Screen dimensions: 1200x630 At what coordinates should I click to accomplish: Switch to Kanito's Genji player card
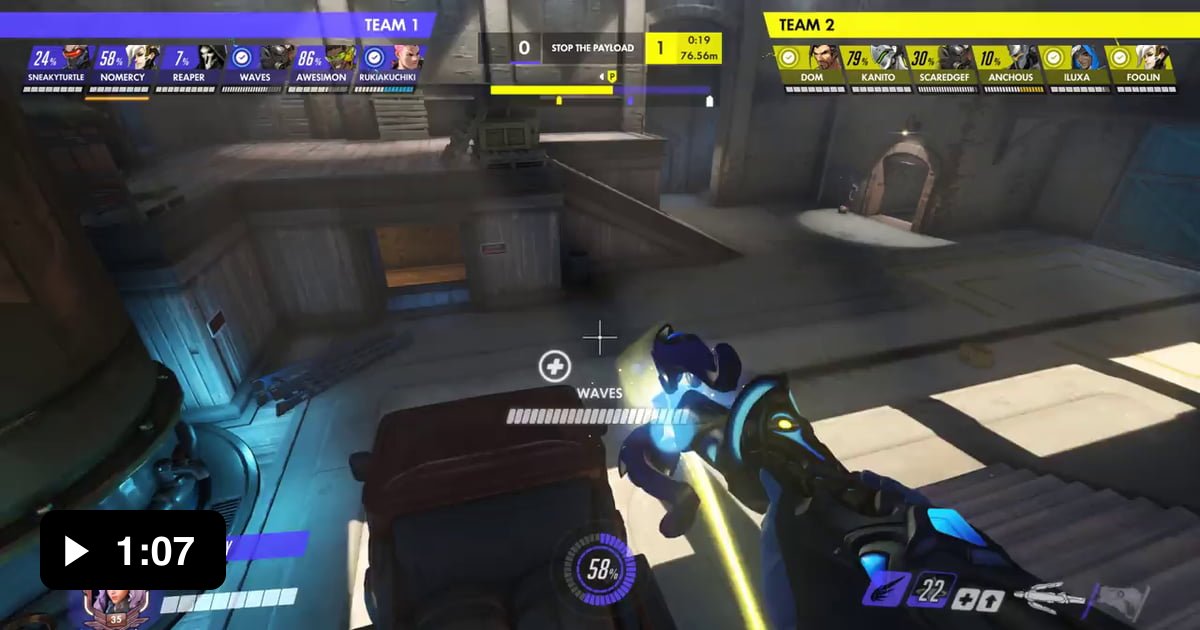pyautogui.click(x=888, y=58)
